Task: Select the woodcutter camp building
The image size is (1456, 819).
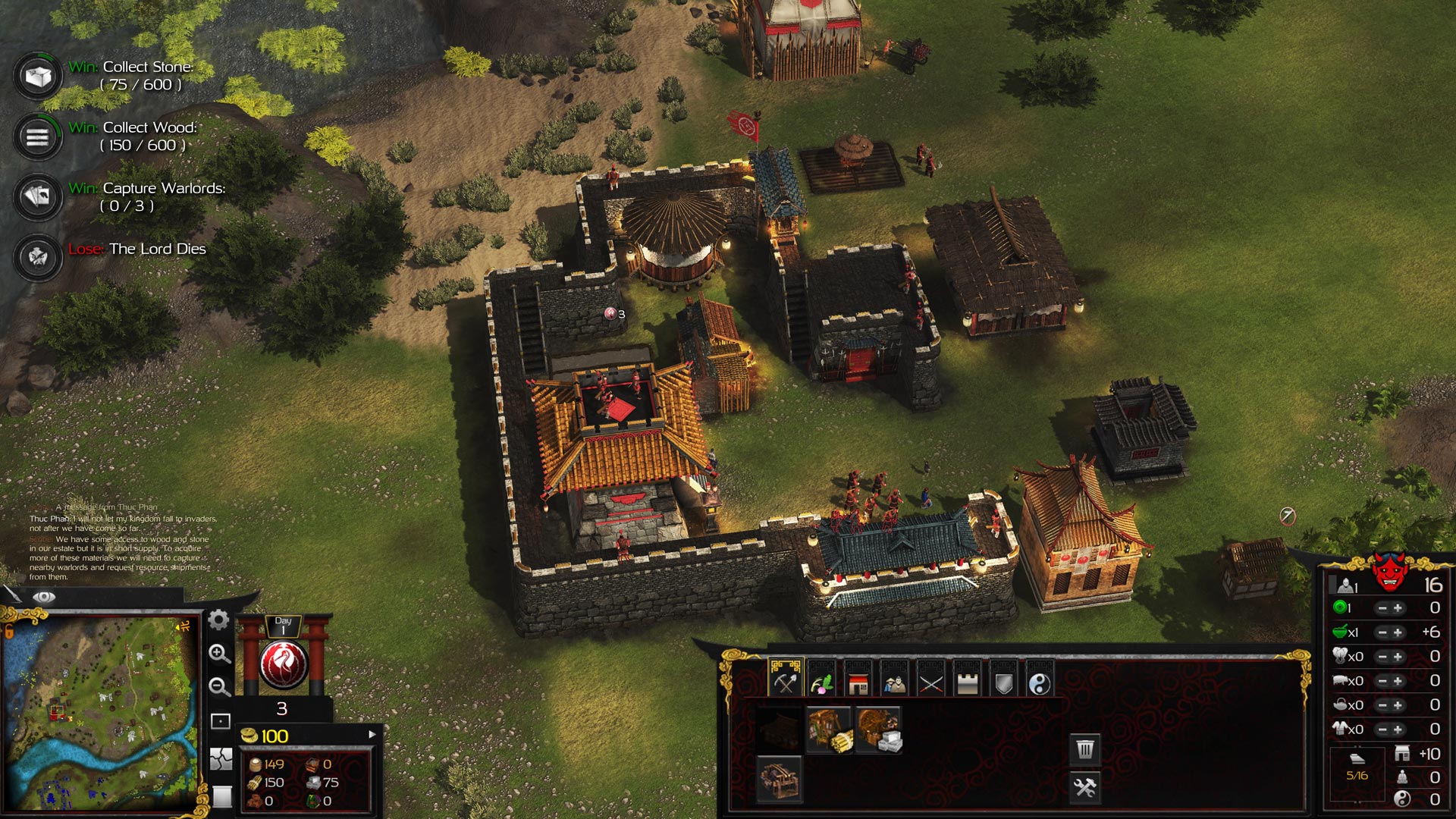Action: [x=830, y=730]
